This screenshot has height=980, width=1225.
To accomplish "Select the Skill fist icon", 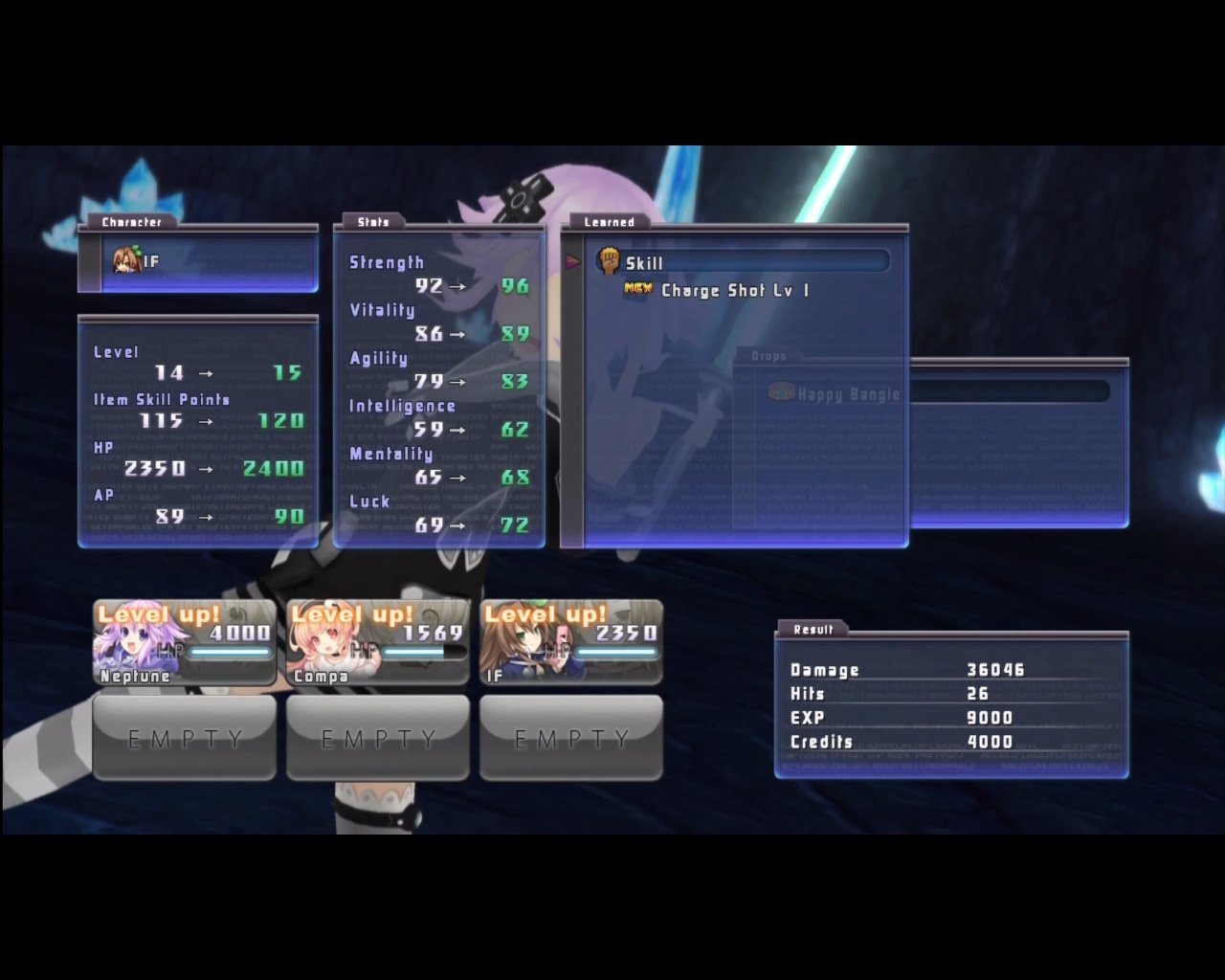I will [x=611, y=260].
